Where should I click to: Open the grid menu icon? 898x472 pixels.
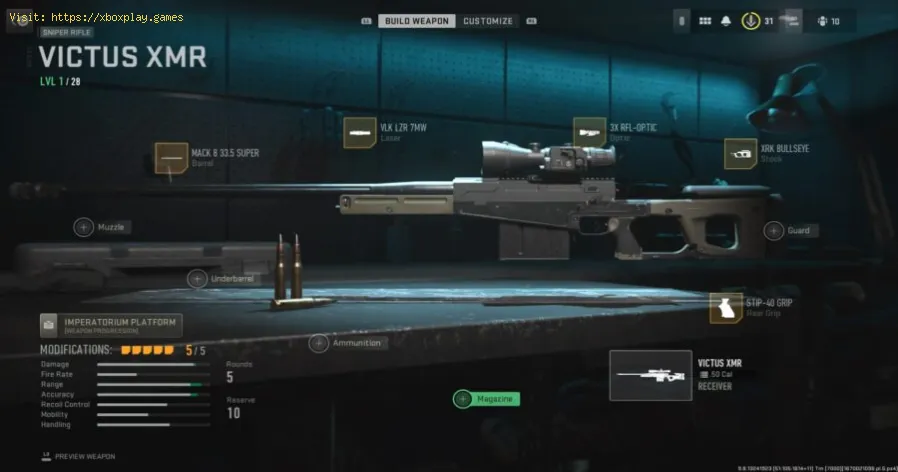pos(704,20)
